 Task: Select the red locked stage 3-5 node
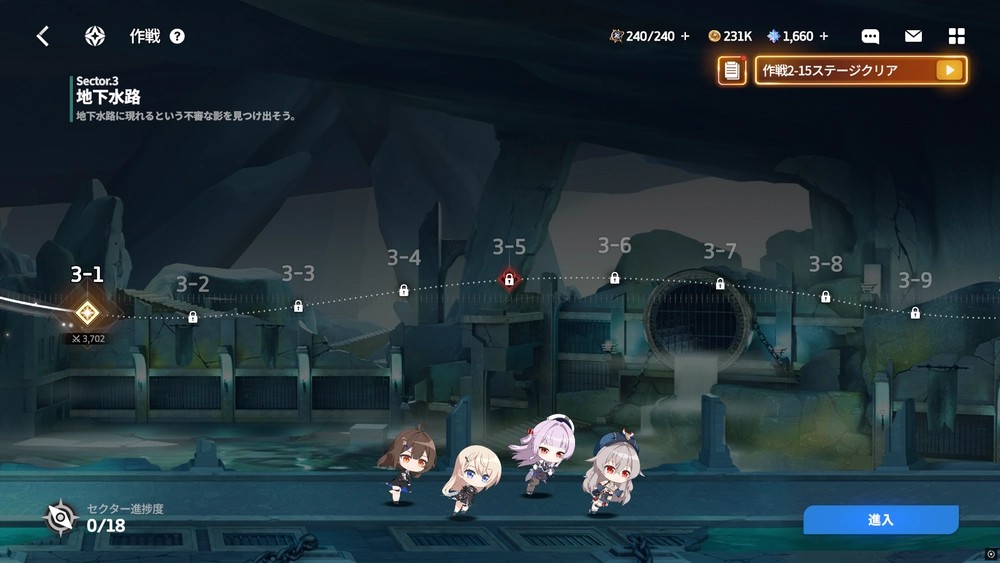tap(509, 279)
